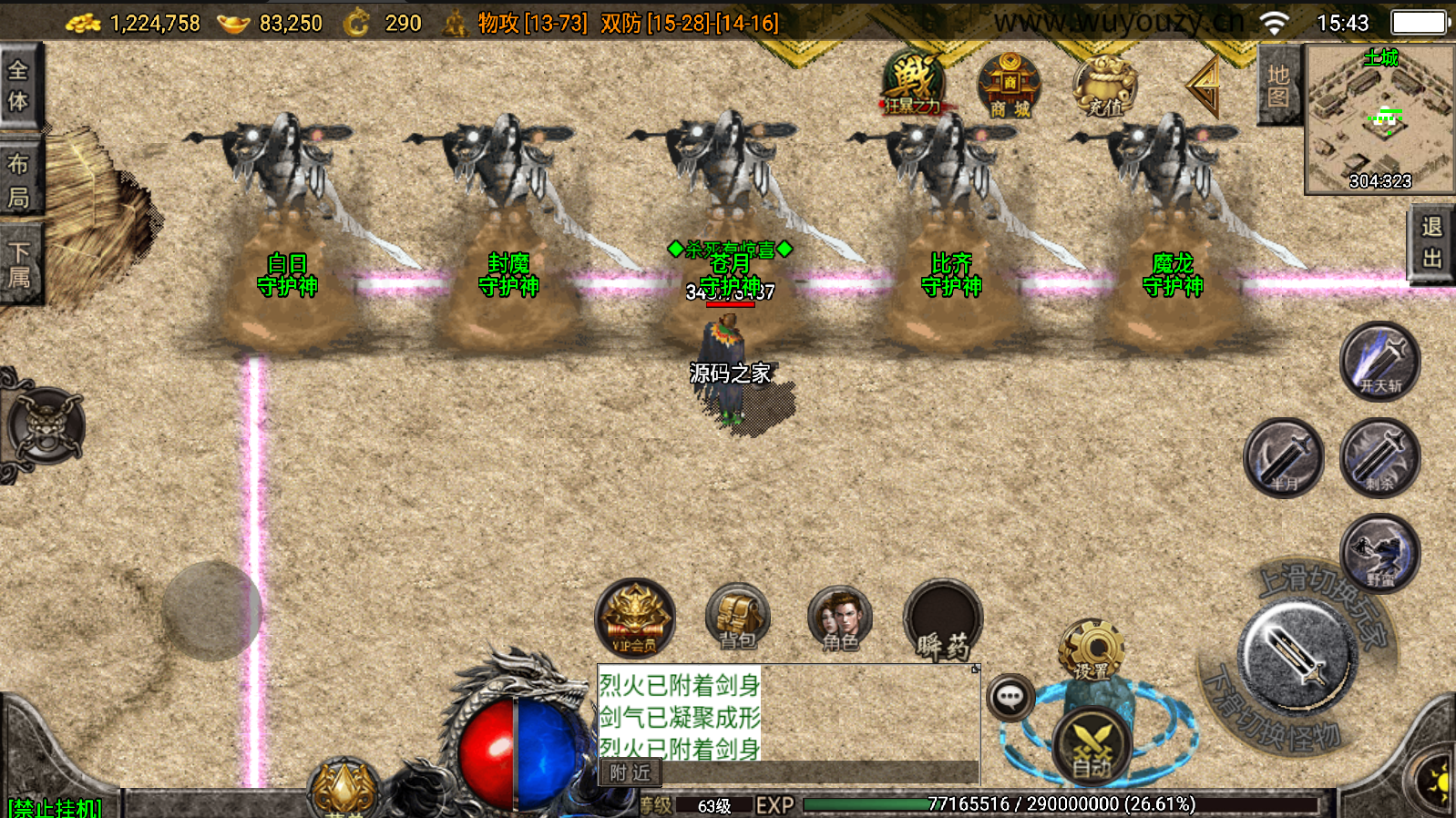Image resolution: width=1456 pixels, height=818 pixels.
Task: Cast the 野蛮 charge skill
Action: point(1379,554)
